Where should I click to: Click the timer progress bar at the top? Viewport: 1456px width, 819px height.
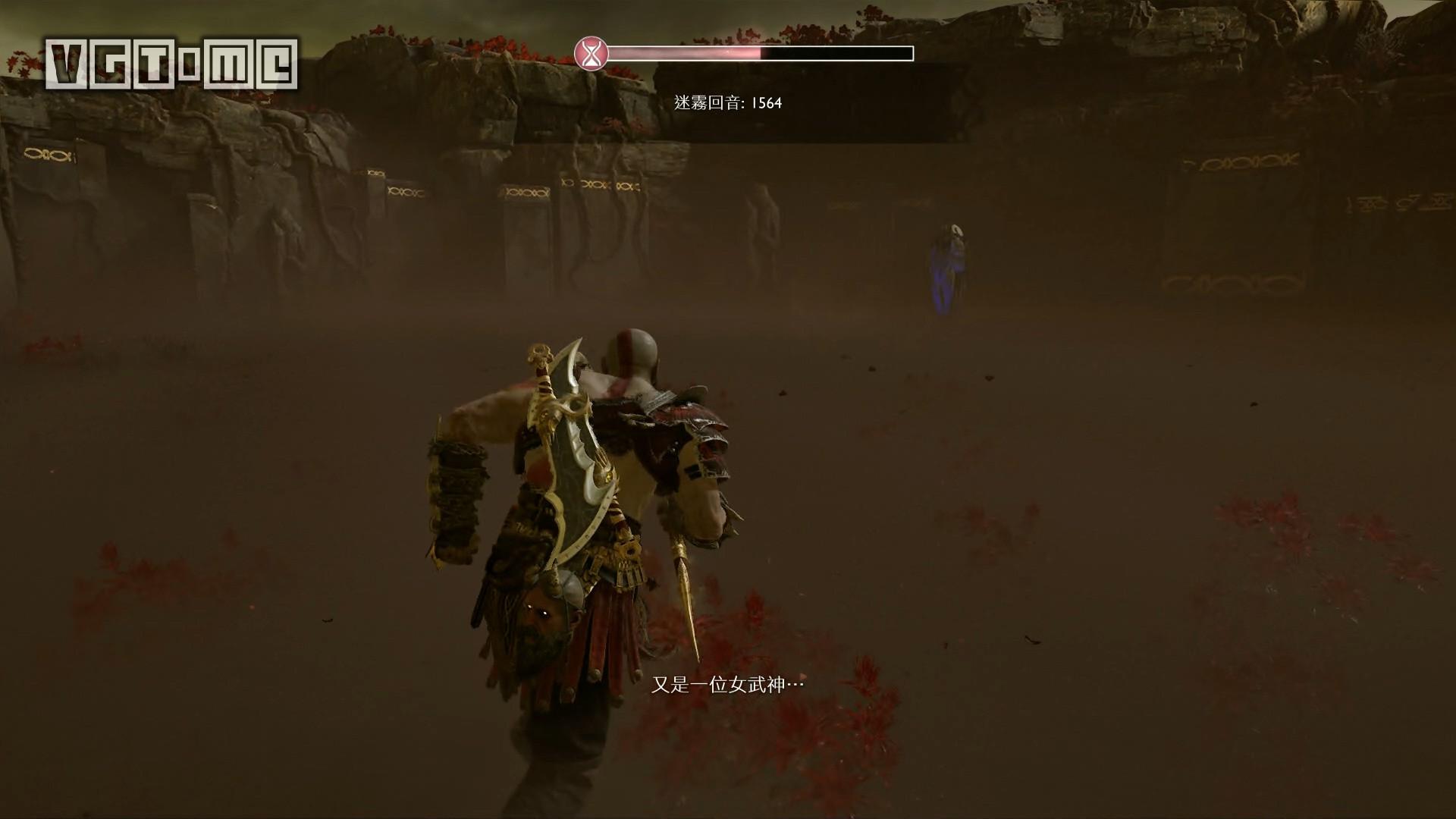(758, 53)
